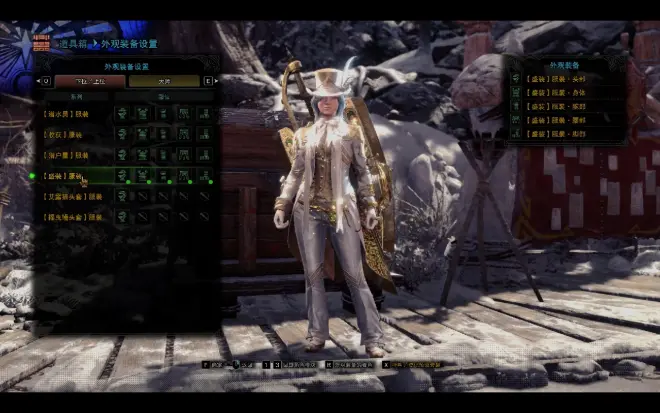The width and height of the screenshot is (660, 413).
Task: Select the 【艾露猫头套】 layered armor row
Action: click(72, 197)
